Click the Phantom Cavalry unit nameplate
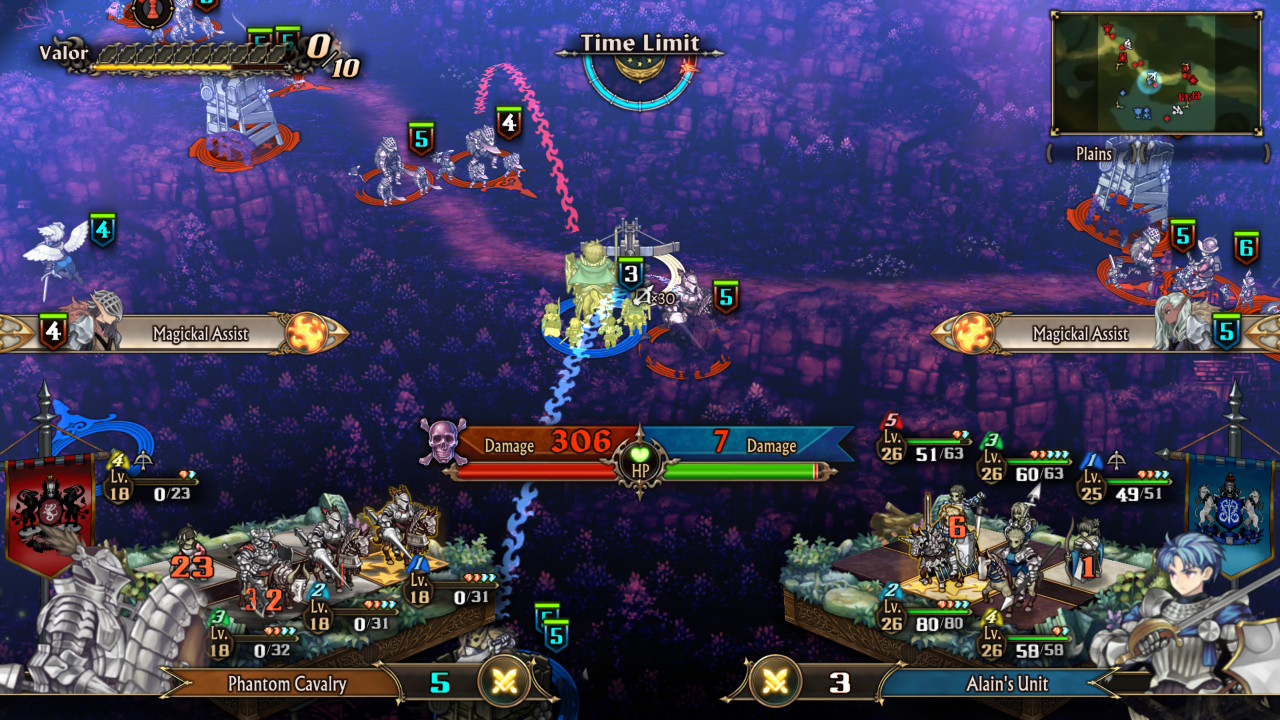 tap(287, 684)
